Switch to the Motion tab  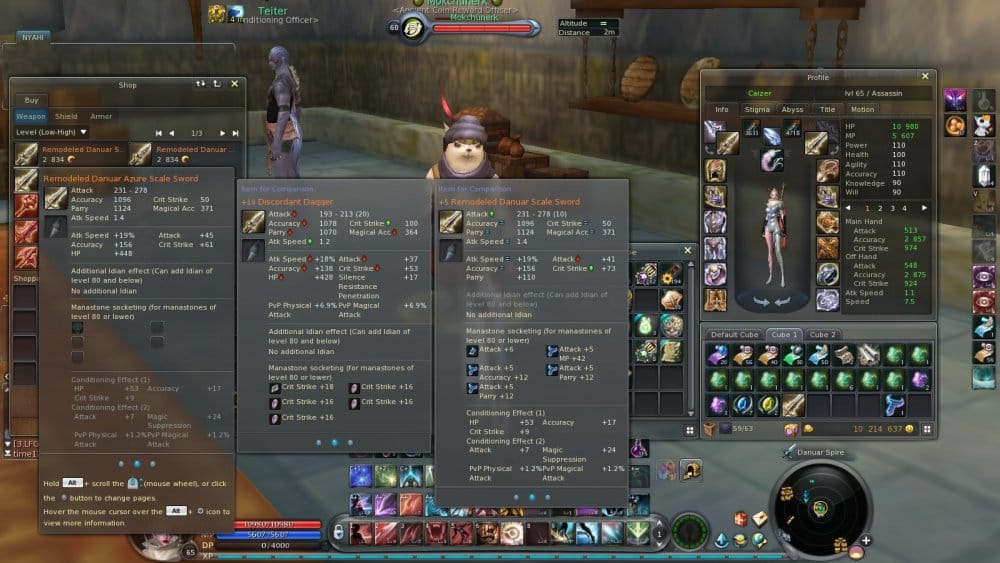click(862, 109)
